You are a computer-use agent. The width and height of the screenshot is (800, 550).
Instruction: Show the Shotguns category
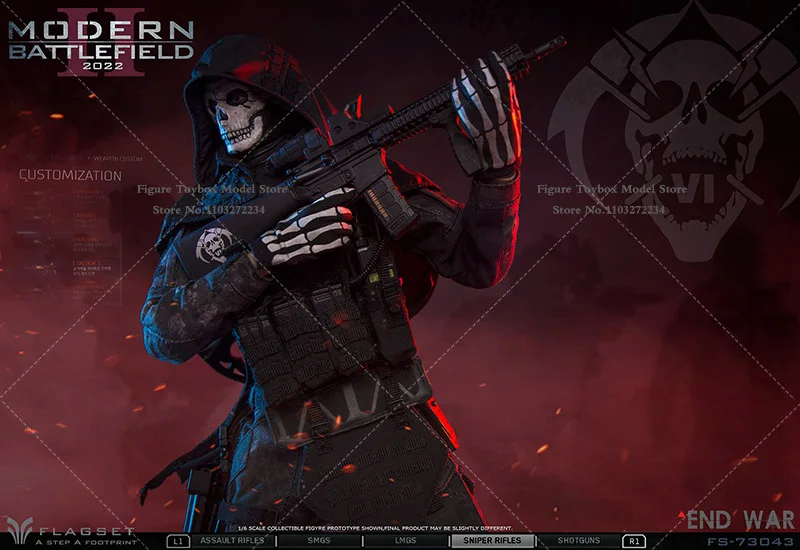click(x=577, y=540)
